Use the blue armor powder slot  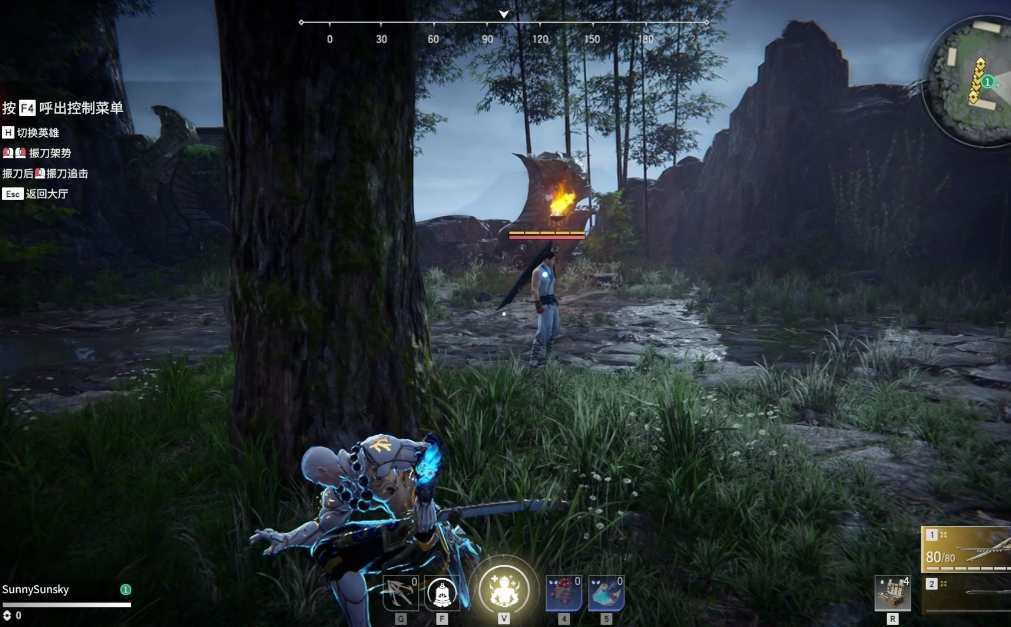click(606, 594)
